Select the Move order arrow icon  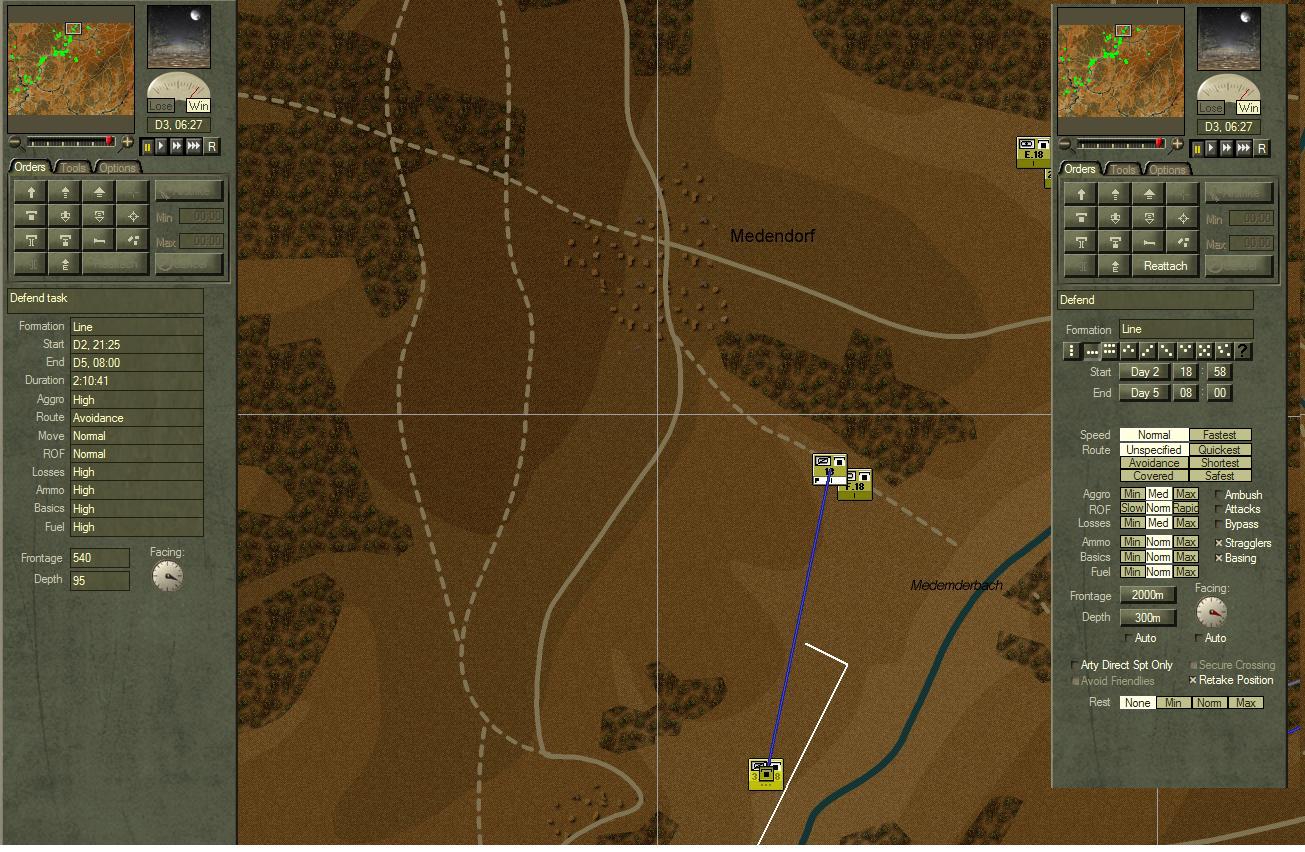pos(1081,193)
